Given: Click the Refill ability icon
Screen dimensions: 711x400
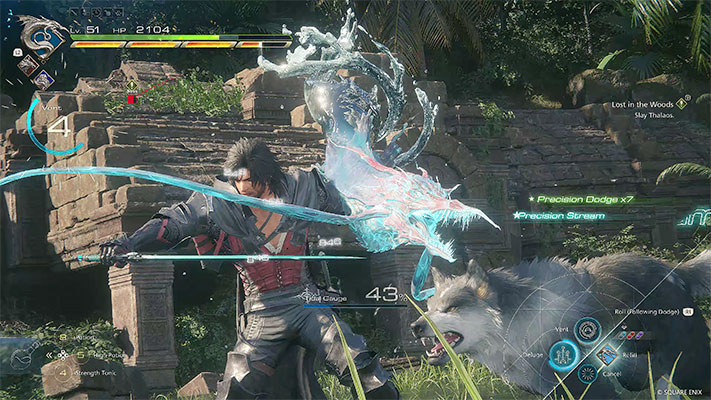Looking at the screenshot, I should coord(607,354).
